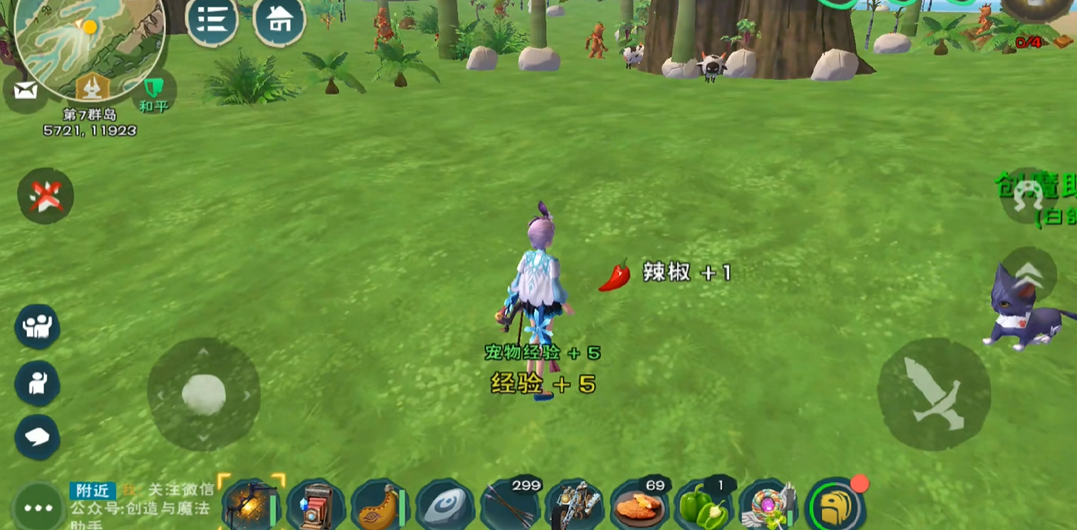The width and height of the screenshot is (1077, 530).
Task: Select the camera hotbar slot
Action: [315, 506]
